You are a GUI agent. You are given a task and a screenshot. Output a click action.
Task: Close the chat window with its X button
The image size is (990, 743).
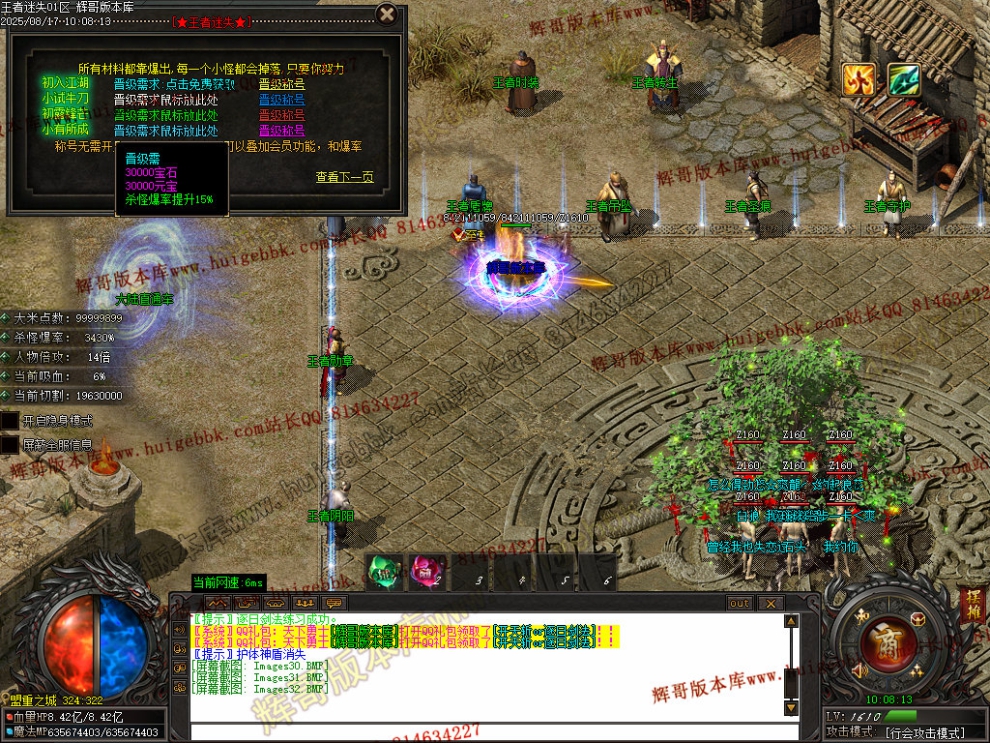[770, 603]
